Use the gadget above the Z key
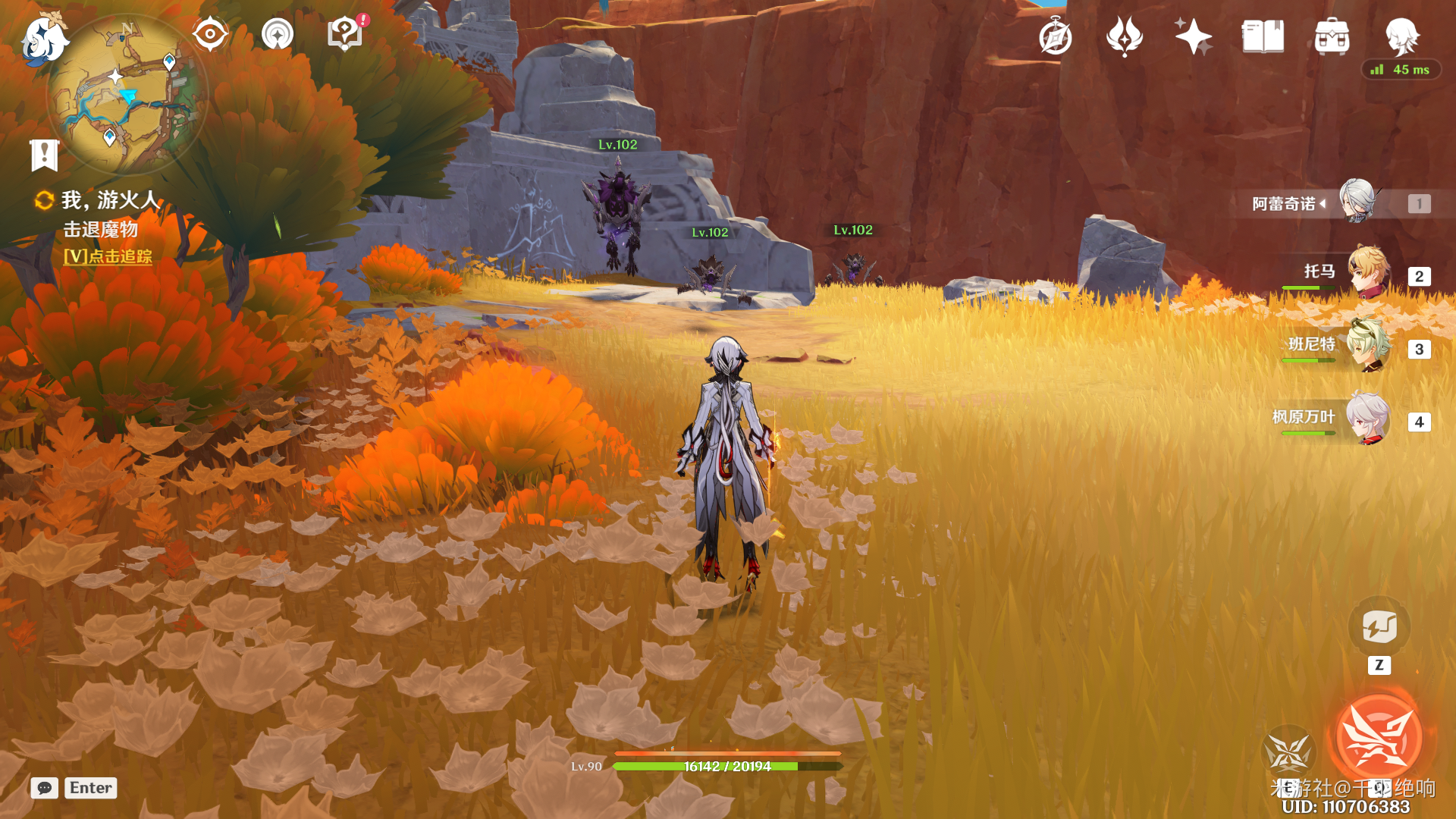The height and width of the screenshot is (819, 1456). pos(1379,627)
